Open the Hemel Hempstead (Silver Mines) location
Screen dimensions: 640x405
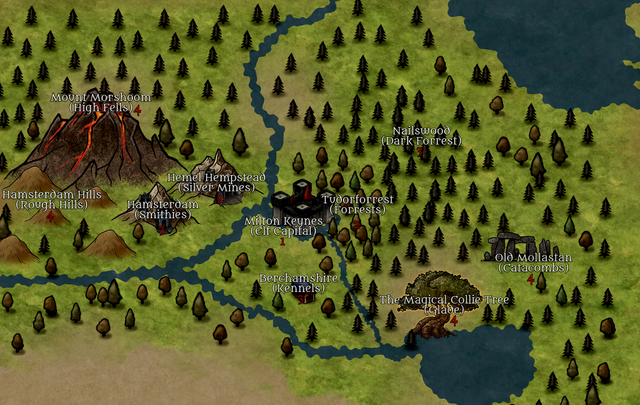[x=217, y=182]
